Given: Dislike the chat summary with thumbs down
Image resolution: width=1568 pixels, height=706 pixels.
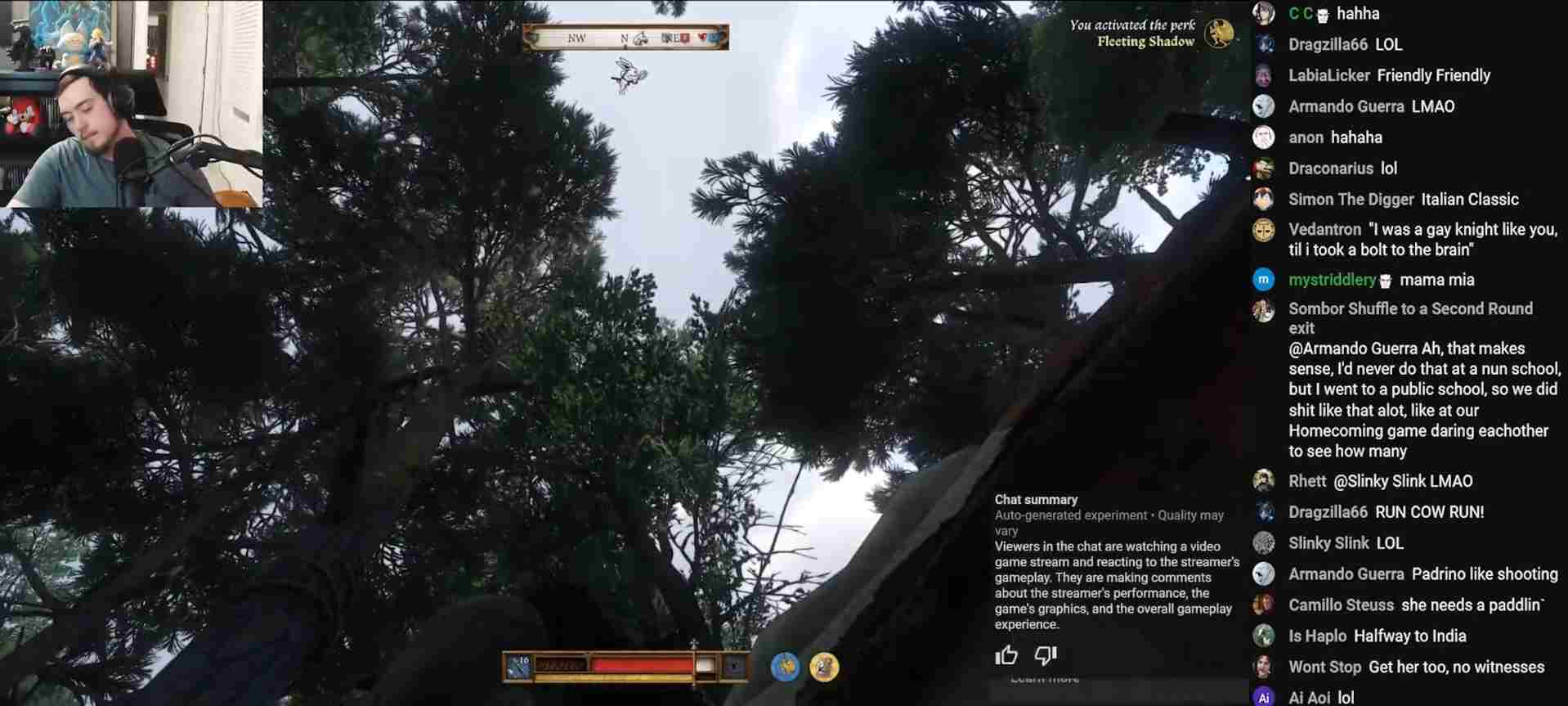Looking at the screenshot, I should 1046,655.
